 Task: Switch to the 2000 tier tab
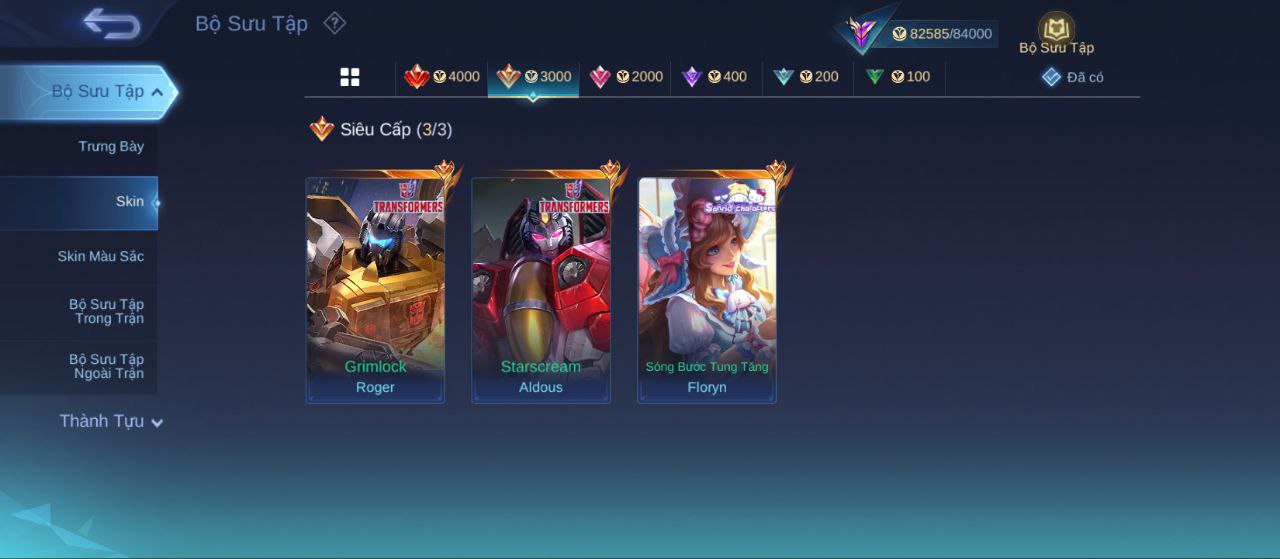coord(626,77)
